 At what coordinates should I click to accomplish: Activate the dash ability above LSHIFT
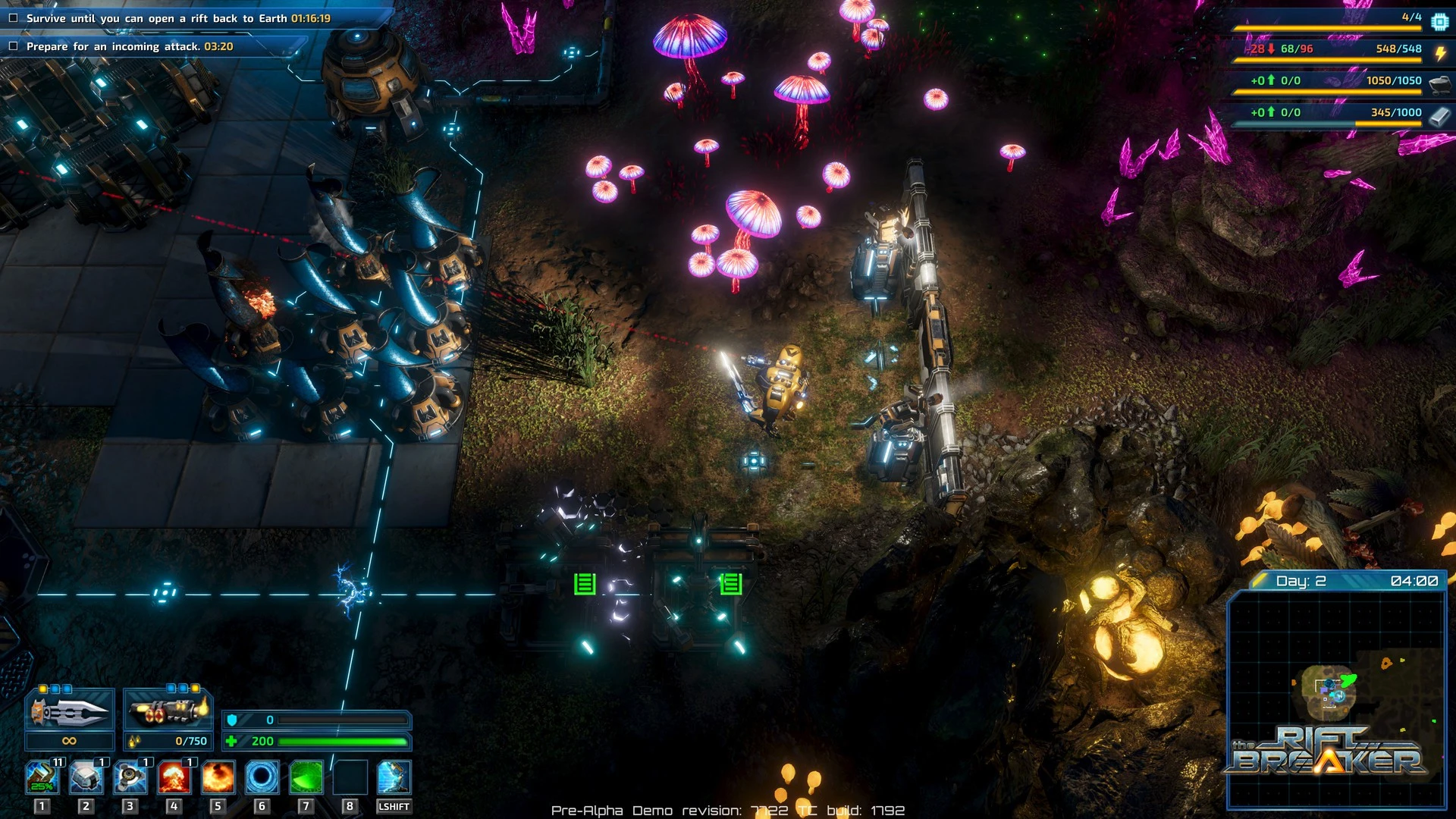coord(394,777)
